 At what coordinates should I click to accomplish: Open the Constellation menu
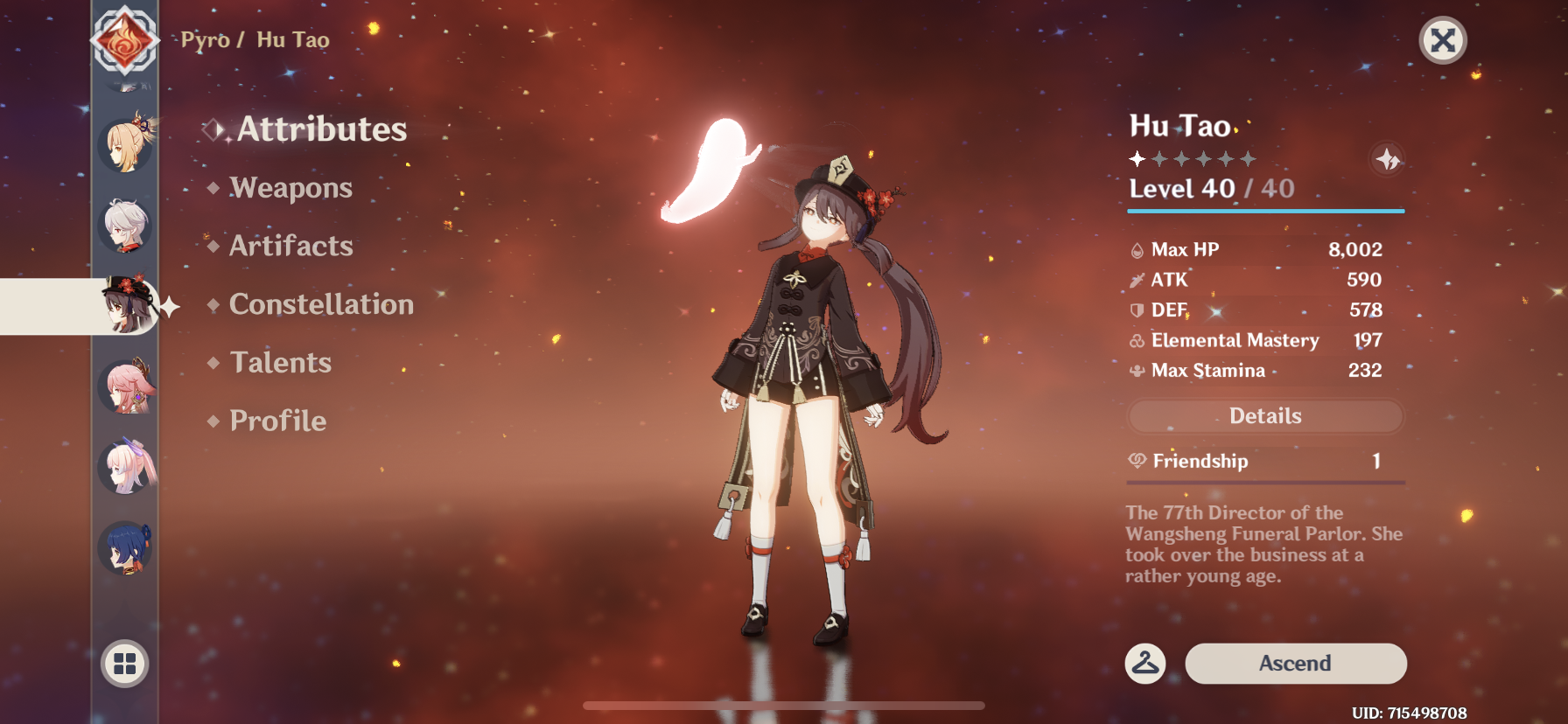[x=321, y=304]
